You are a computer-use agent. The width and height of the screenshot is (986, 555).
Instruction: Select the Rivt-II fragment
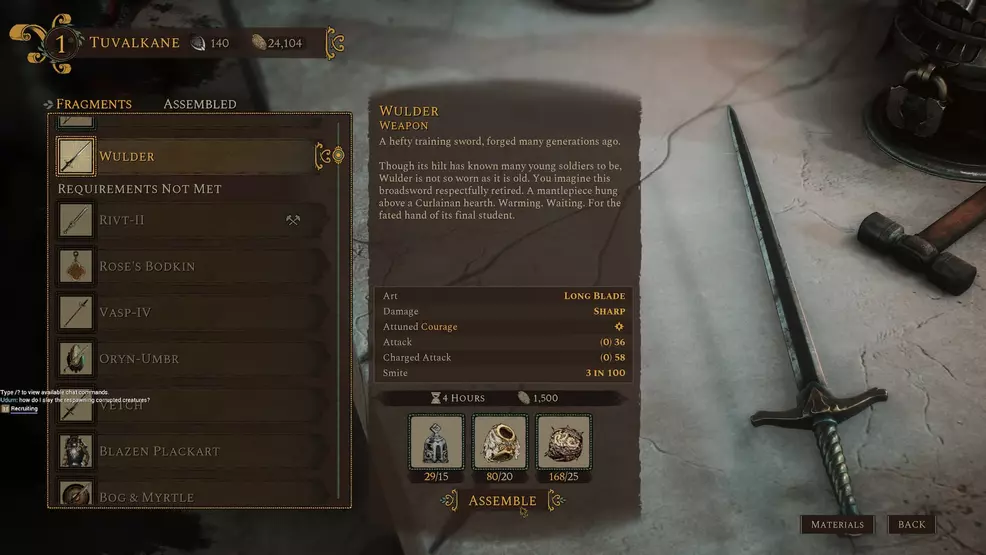[190, 220]
